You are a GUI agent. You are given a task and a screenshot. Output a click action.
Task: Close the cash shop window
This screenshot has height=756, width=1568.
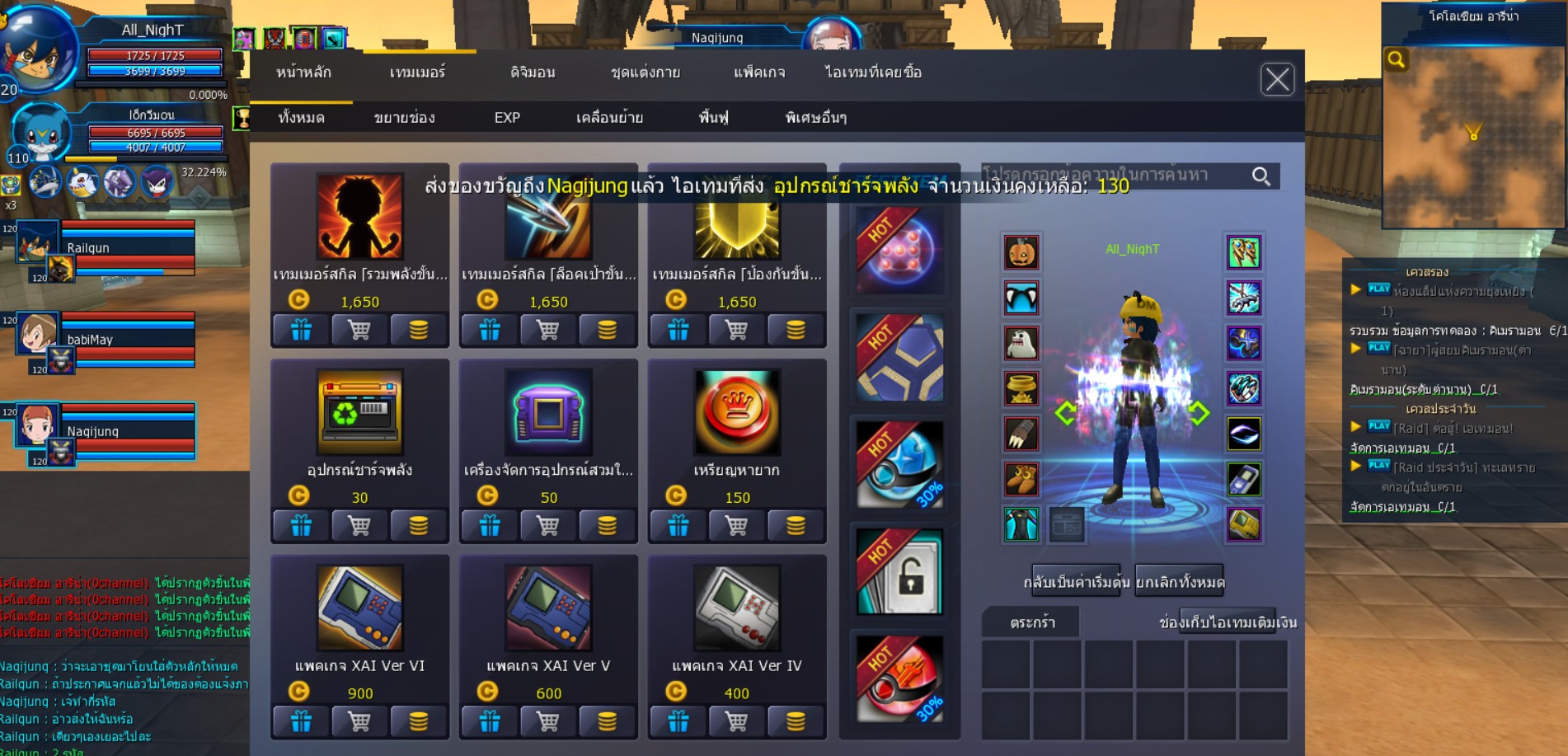pyautogui.click(x=1277, y=80)
